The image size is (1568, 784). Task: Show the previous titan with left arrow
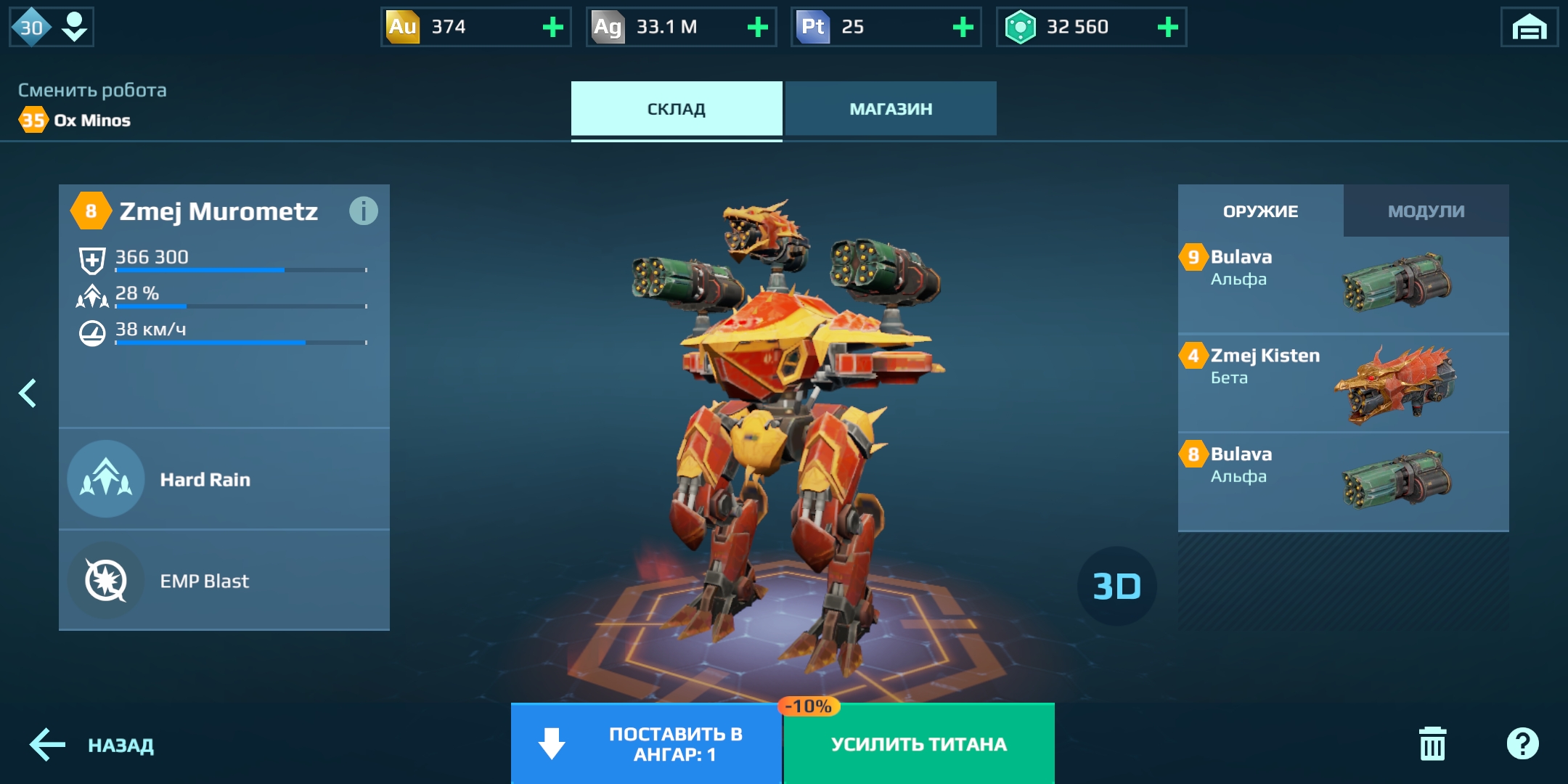(x=28, y=393)
